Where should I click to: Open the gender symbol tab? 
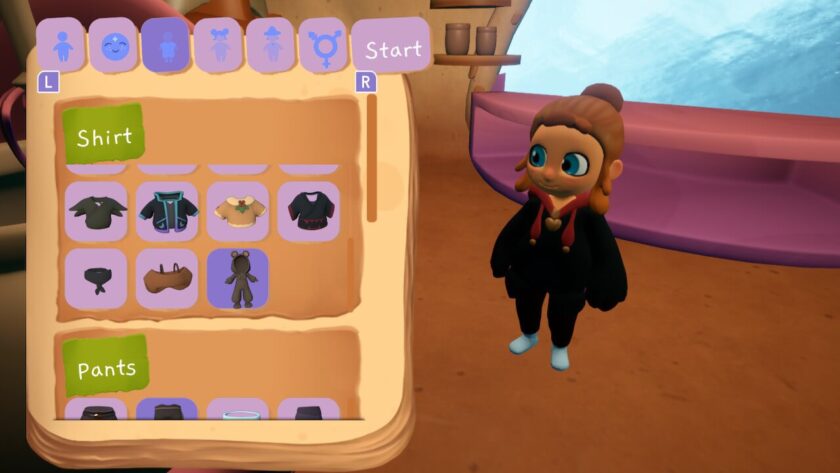[322, 46]
